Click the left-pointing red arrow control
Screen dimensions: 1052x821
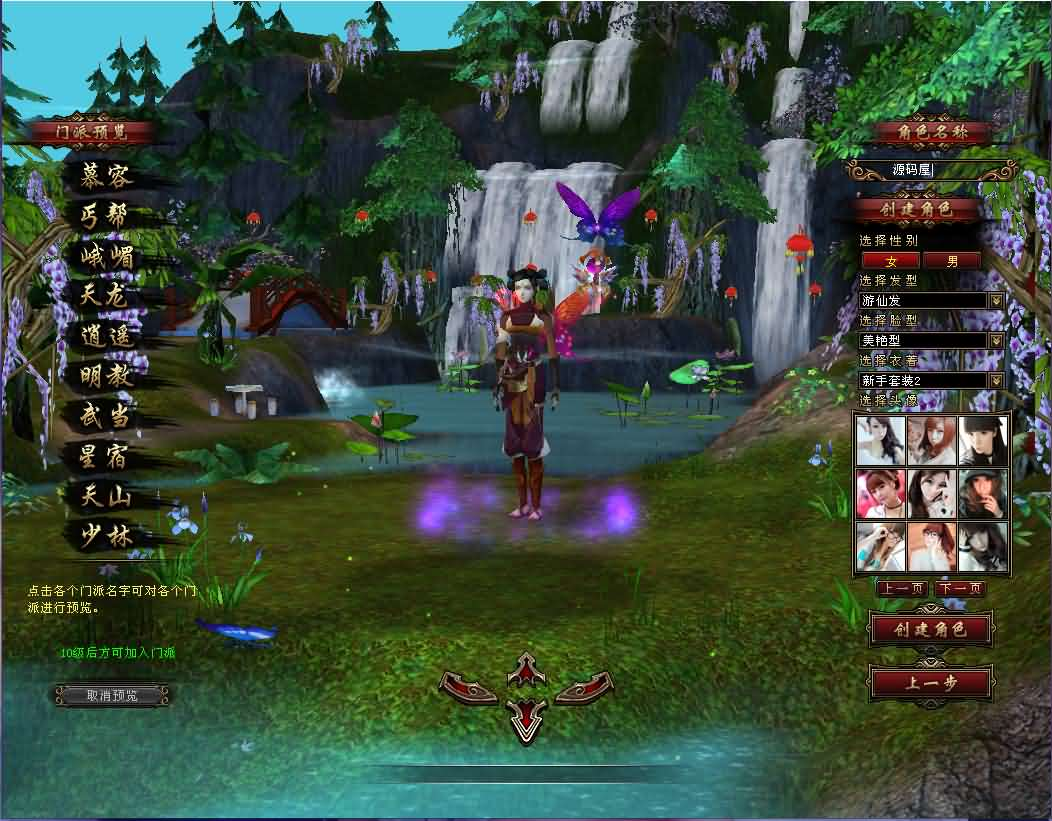(x=468, y=688)
